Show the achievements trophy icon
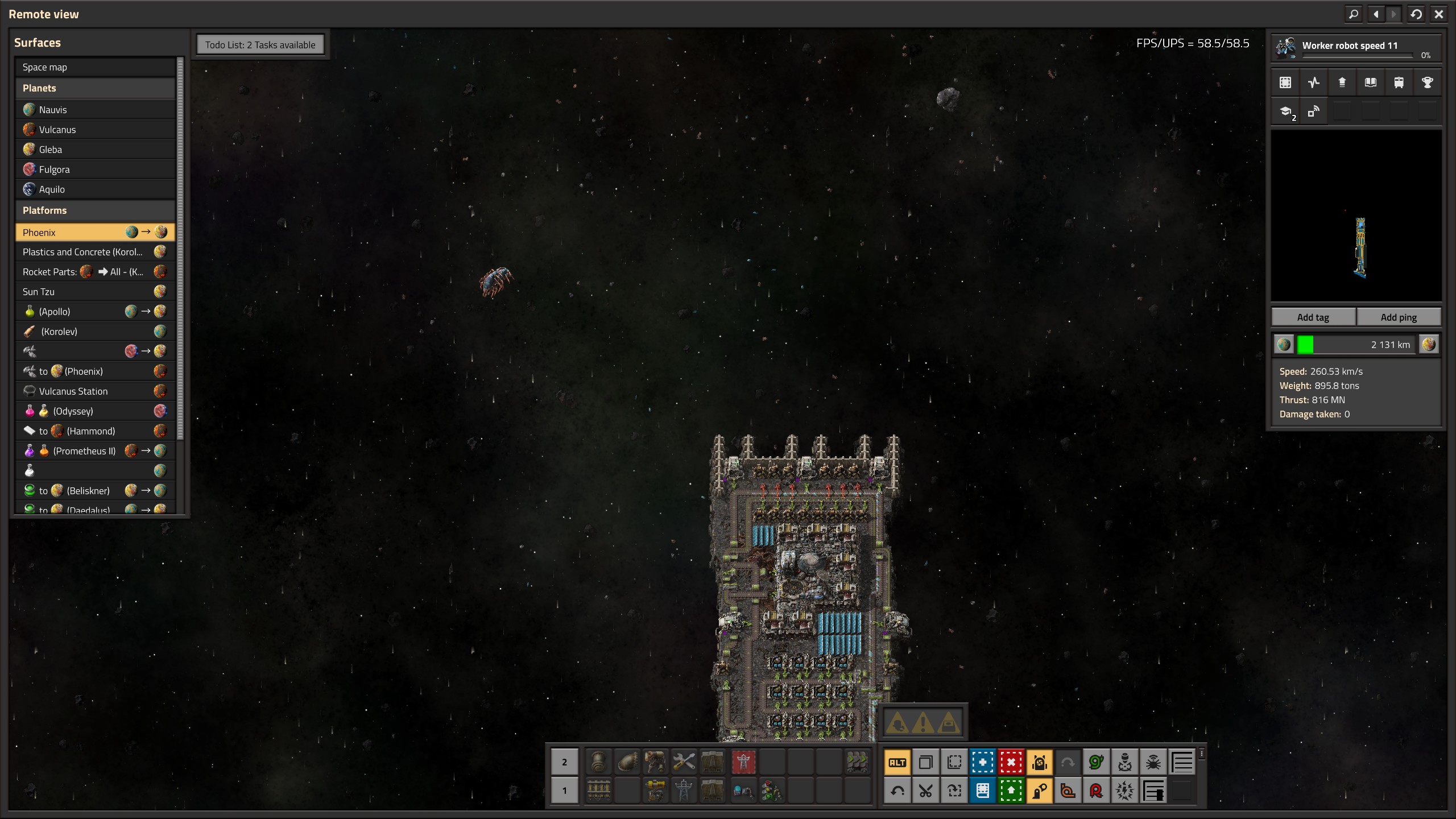This screenshot has width=1456, height=819. [x=1428, y=82]
